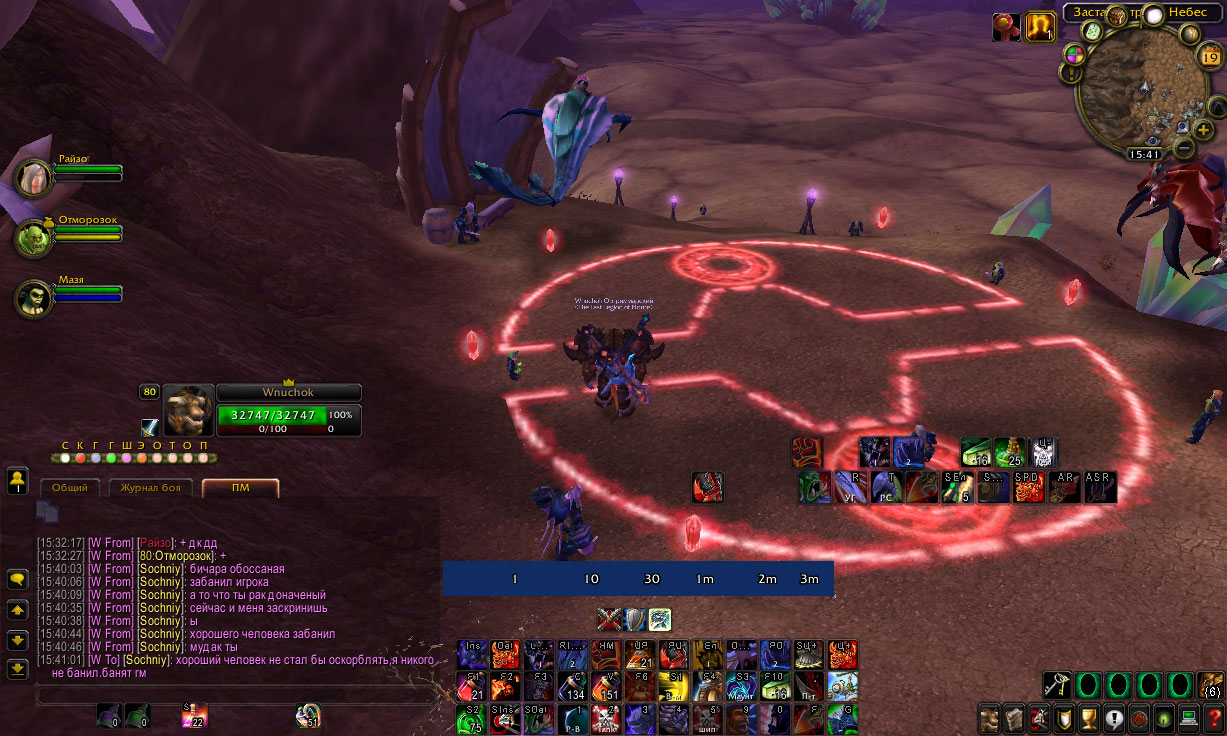Open the Журнал боя chat tab
Viewport: 1227px width, 736px height.
pos(150,488)
